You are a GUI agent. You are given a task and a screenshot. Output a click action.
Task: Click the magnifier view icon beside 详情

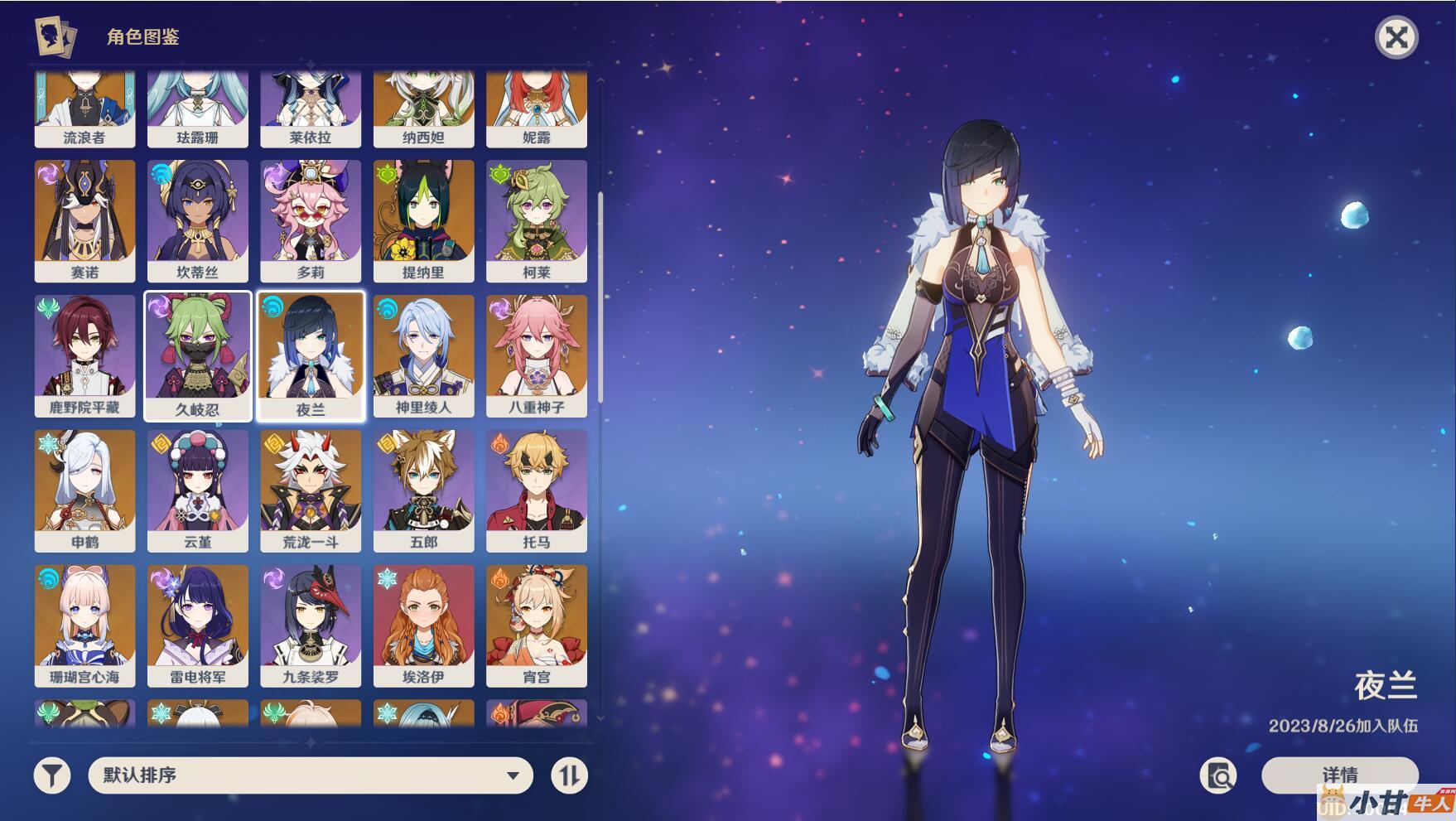click(x=1218, y=775)
